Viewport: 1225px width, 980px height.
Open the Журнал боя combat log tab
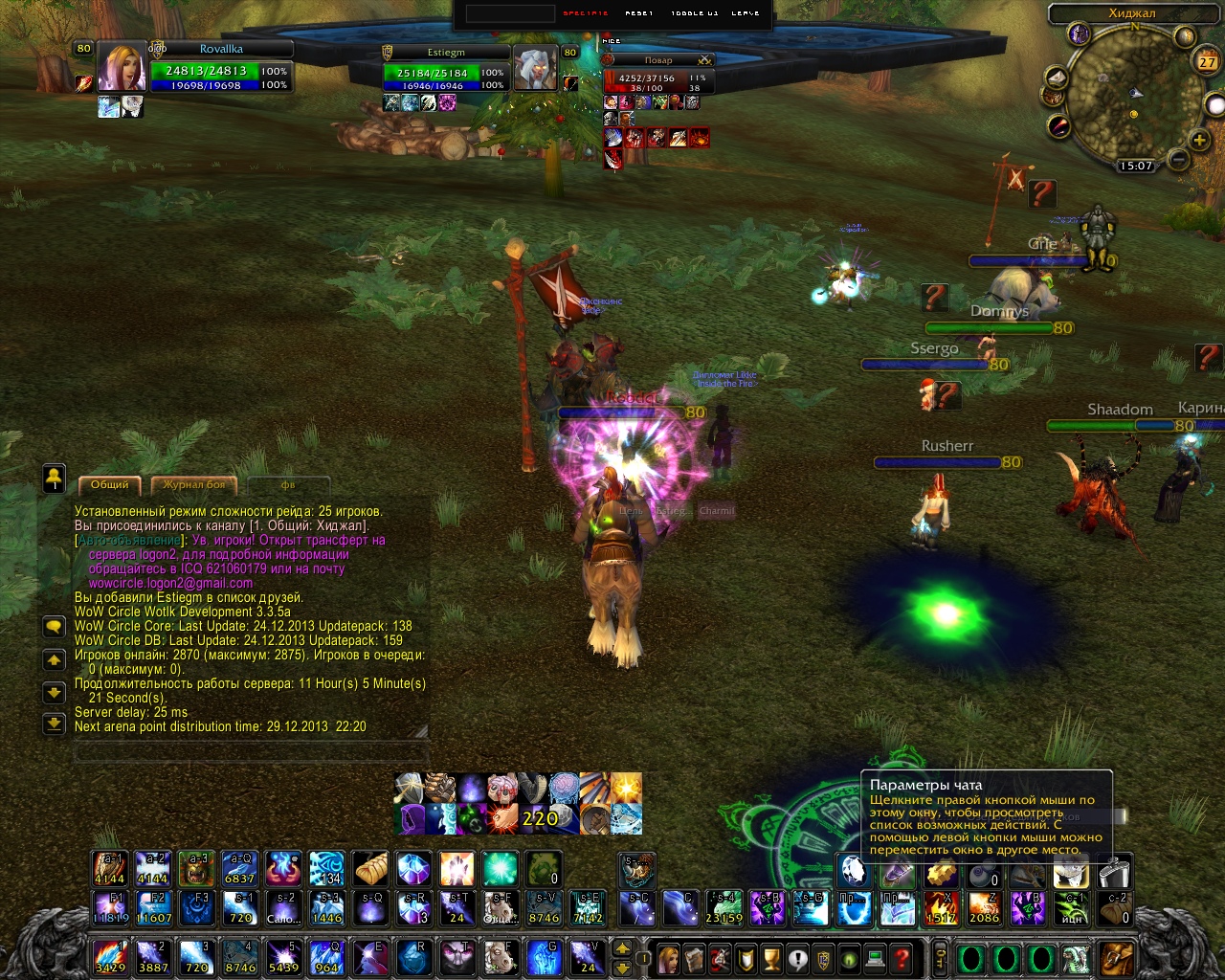pos(194,485)
